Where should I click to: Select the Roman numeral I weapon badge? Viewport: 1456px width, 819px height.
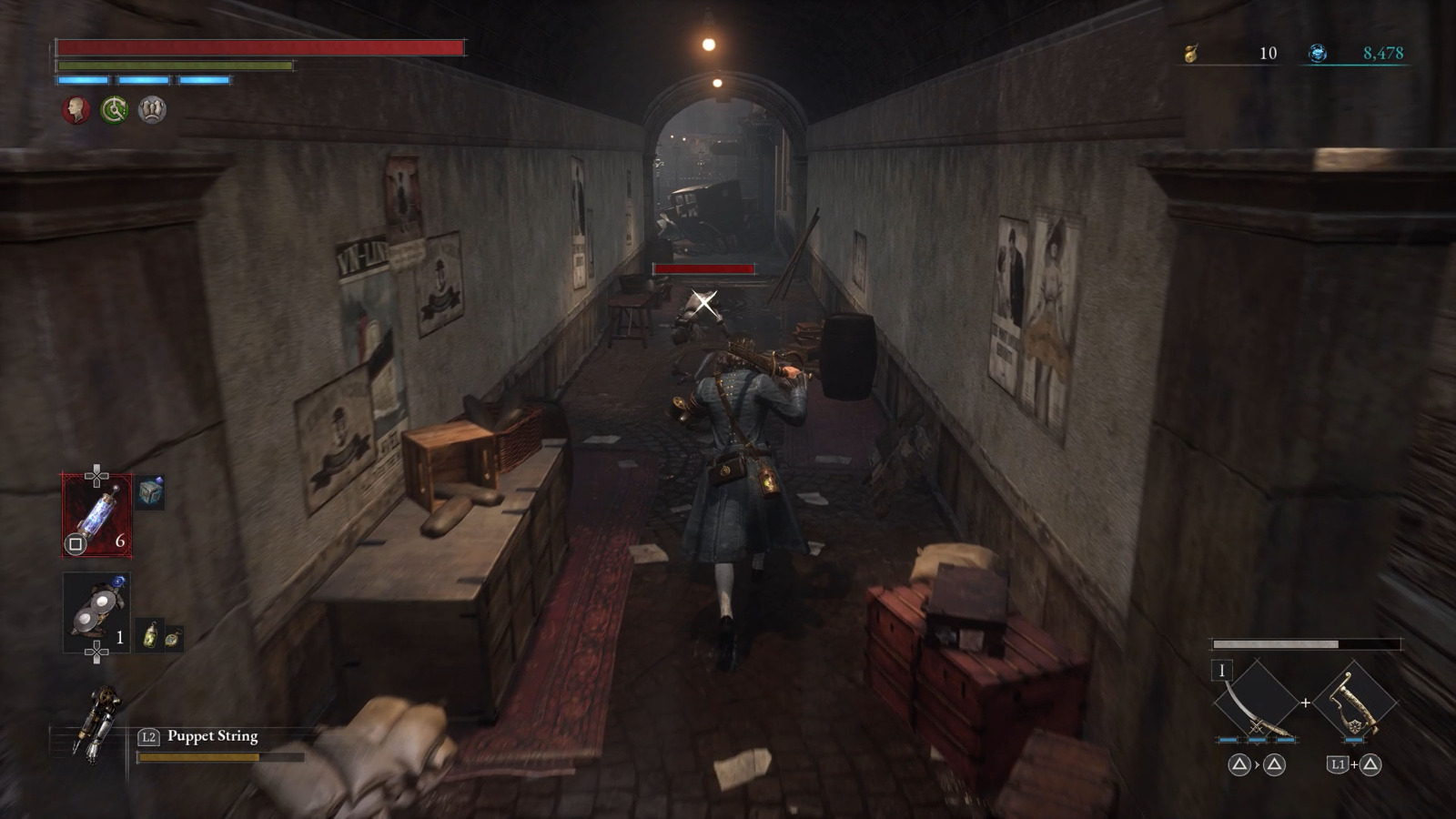pyautogui.click(x=1223, y=672)
